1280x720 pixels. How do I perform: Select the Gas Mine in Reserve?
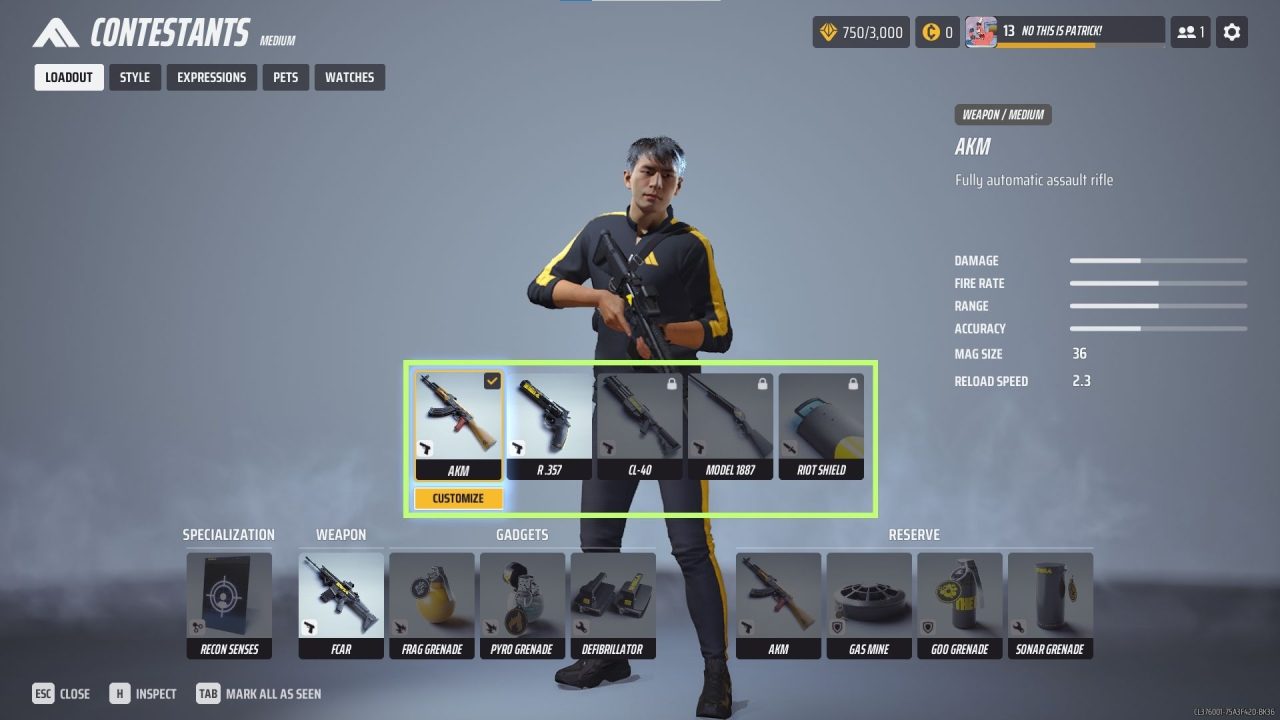click(869, 598)
